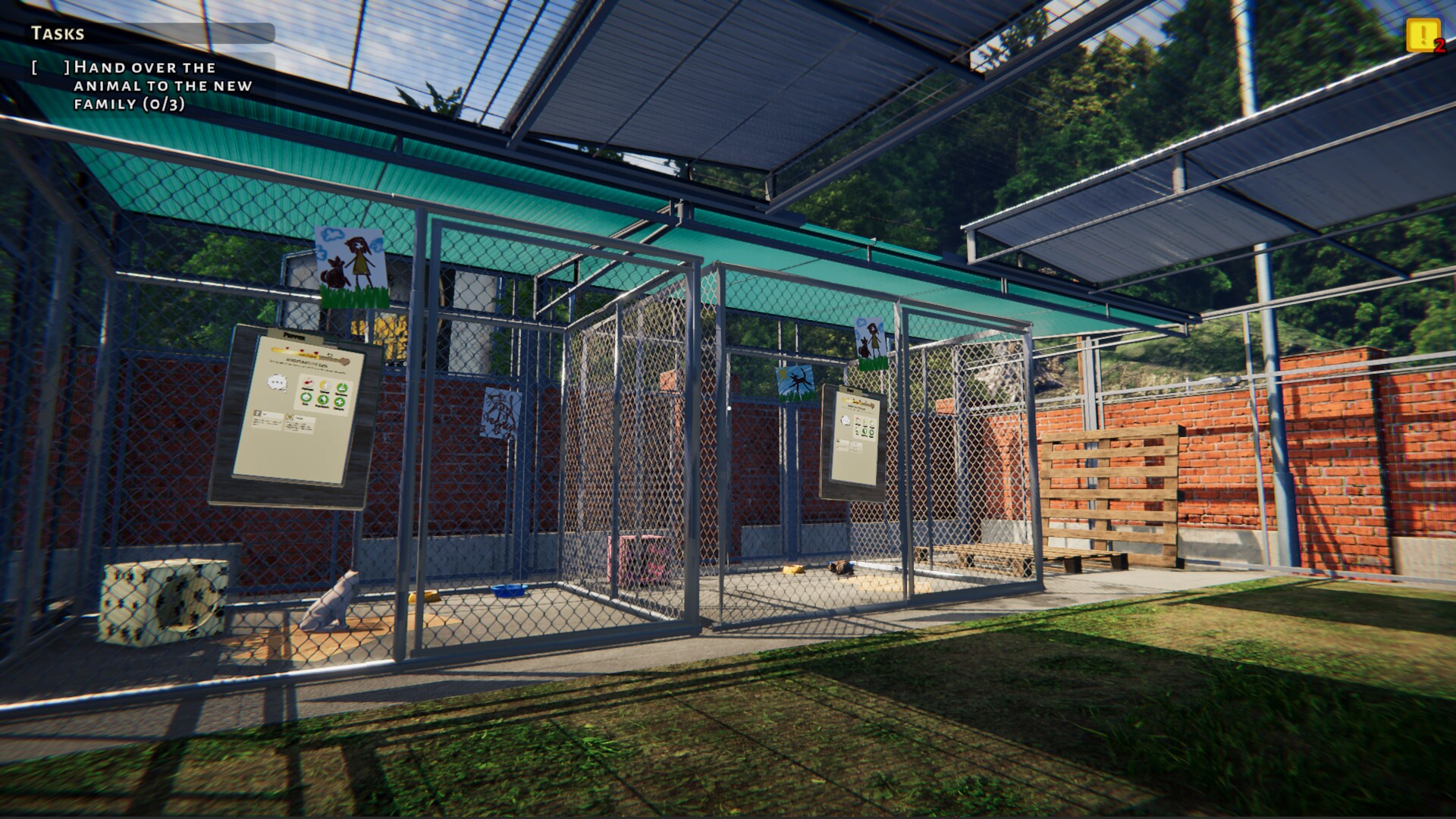The width and height of the screenshot is (1456, 819).
Task: Click the green plus treatment icon on Pepper's board
Action: (340, 400)
